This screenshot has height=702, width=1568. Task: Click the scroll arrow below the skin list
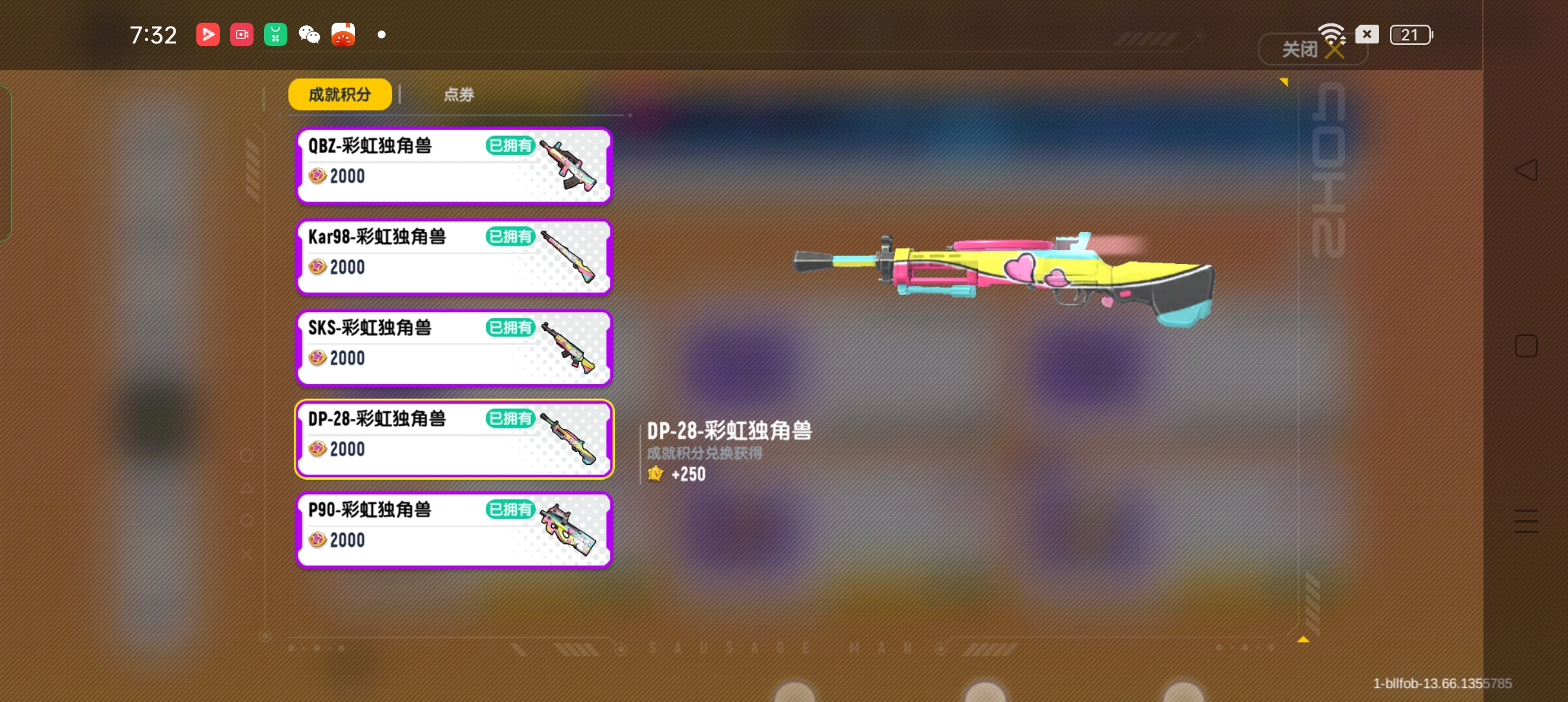1302,640
